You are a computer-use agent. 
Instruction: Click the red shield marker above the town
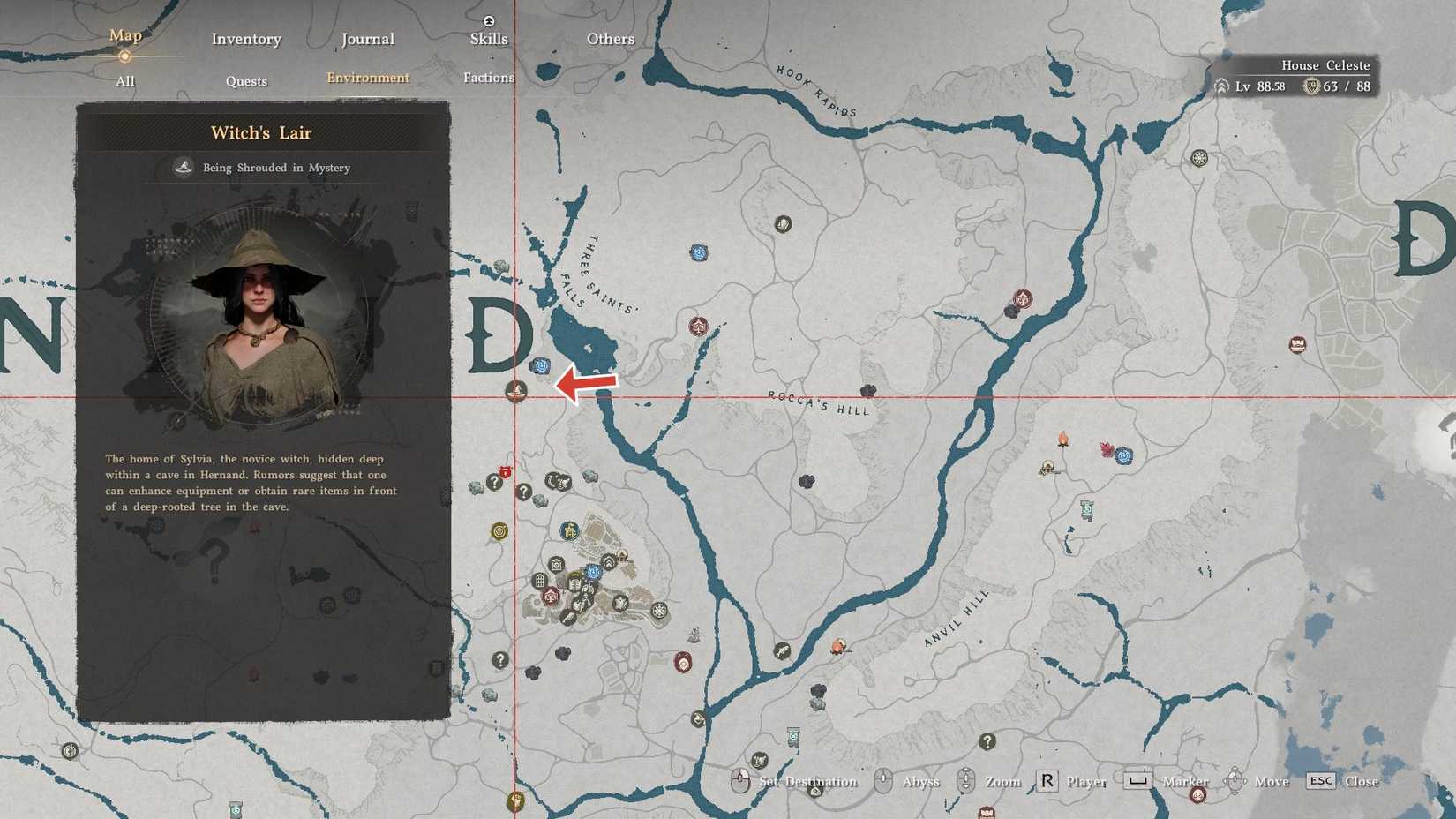[x=505, y=471]
